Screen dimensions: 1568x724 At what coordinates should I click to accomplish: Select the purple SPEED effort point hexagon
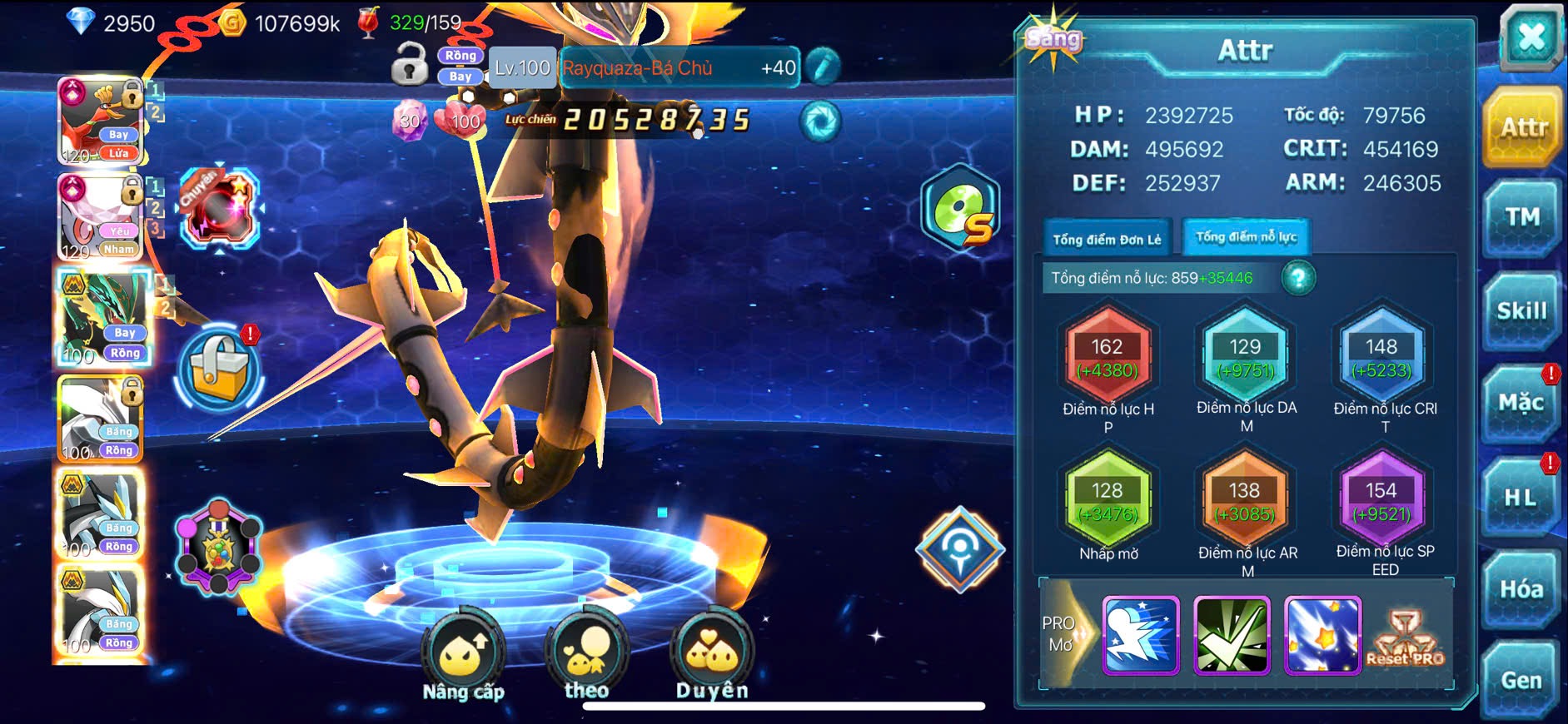click(x=1381, y=502)
